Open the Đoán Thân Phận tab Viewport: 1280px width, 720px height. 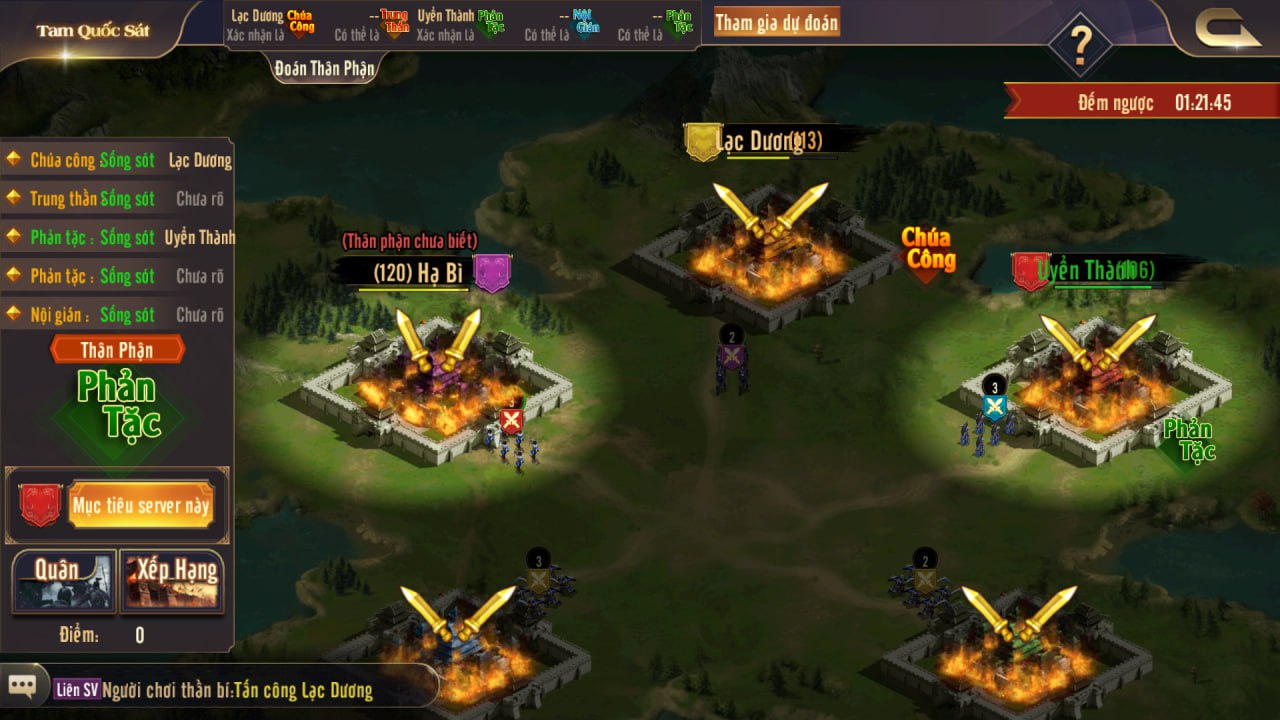(x=325, y=69)
